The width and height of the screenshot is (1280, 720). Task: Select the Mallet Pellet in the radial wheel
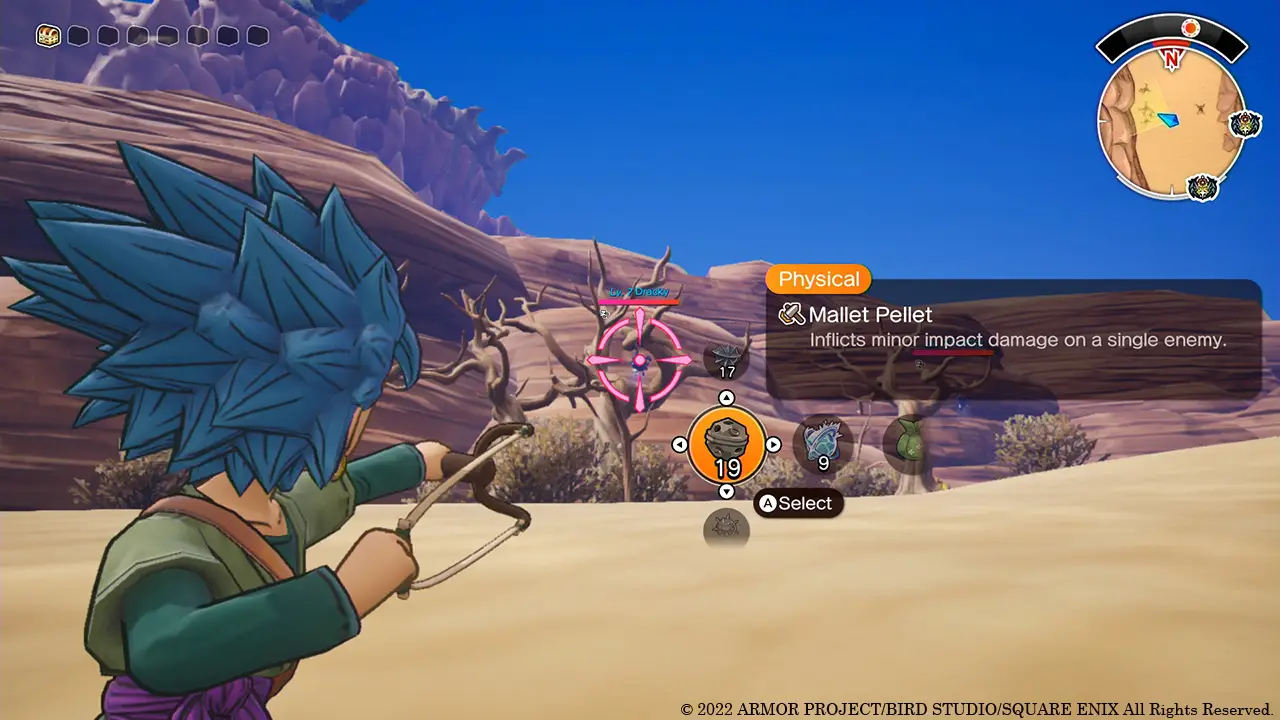point(727,444)
